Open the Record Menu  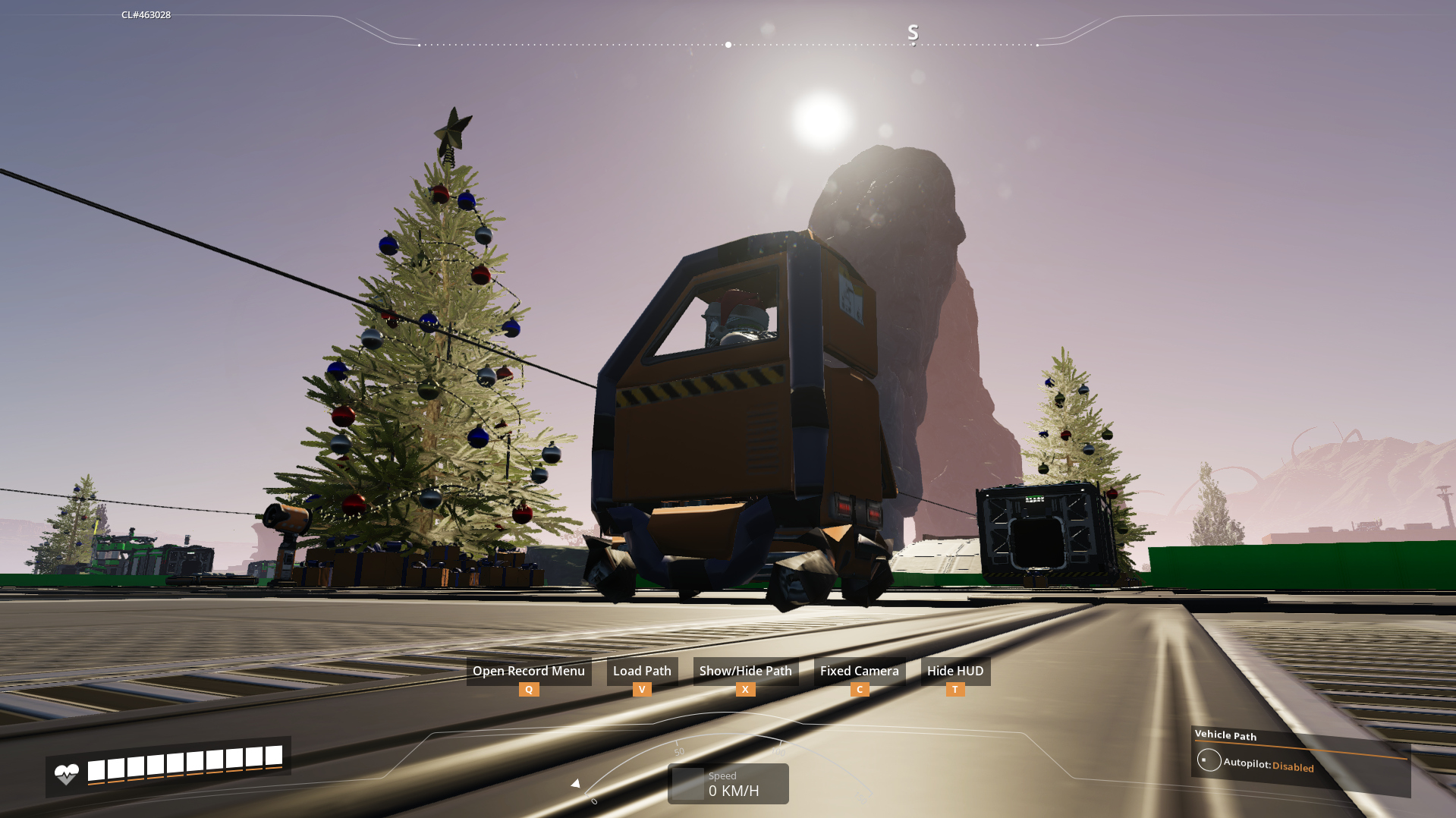tap(528, 672)
